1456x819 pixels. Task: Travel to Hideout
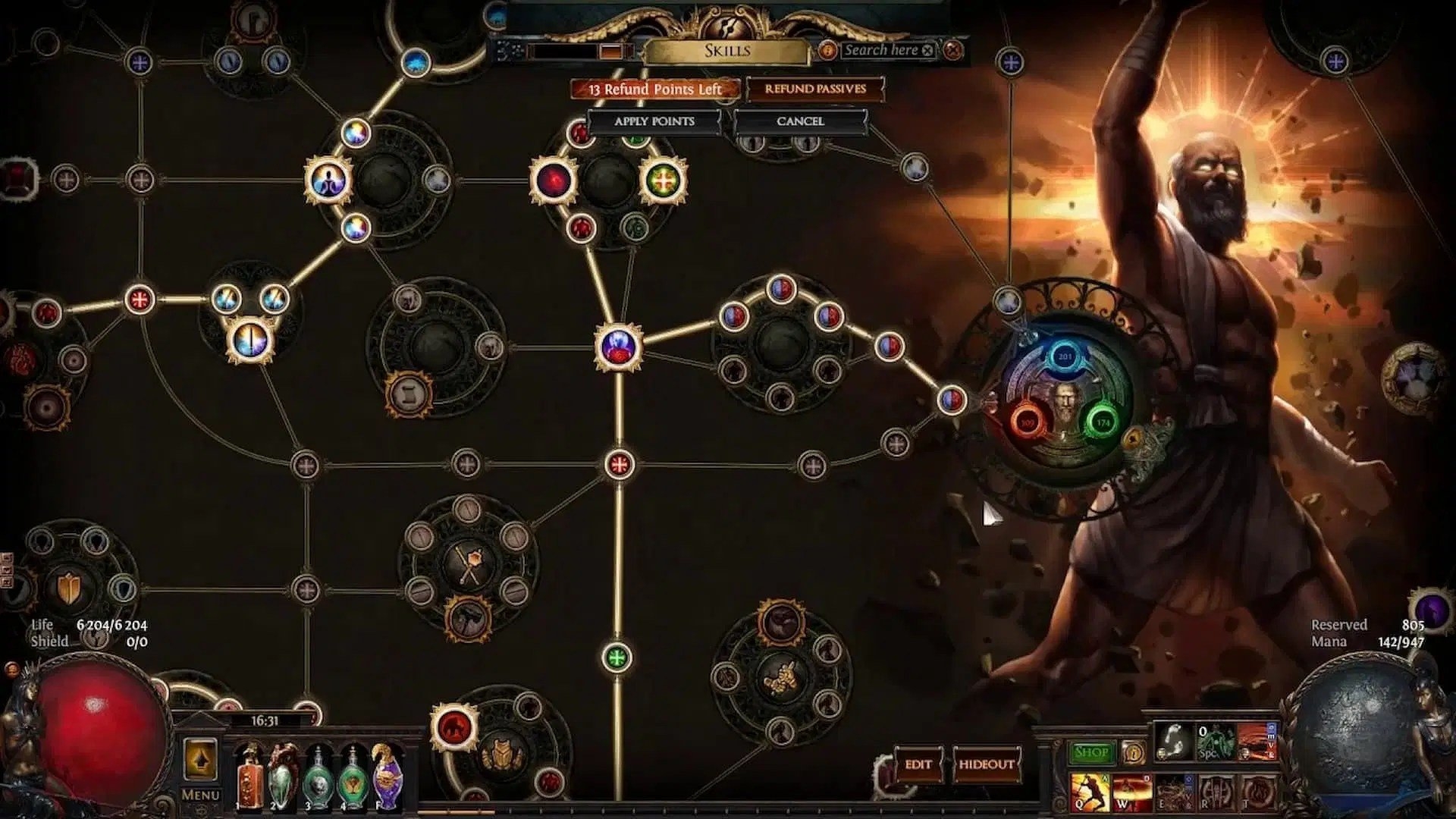click(986, 764)
